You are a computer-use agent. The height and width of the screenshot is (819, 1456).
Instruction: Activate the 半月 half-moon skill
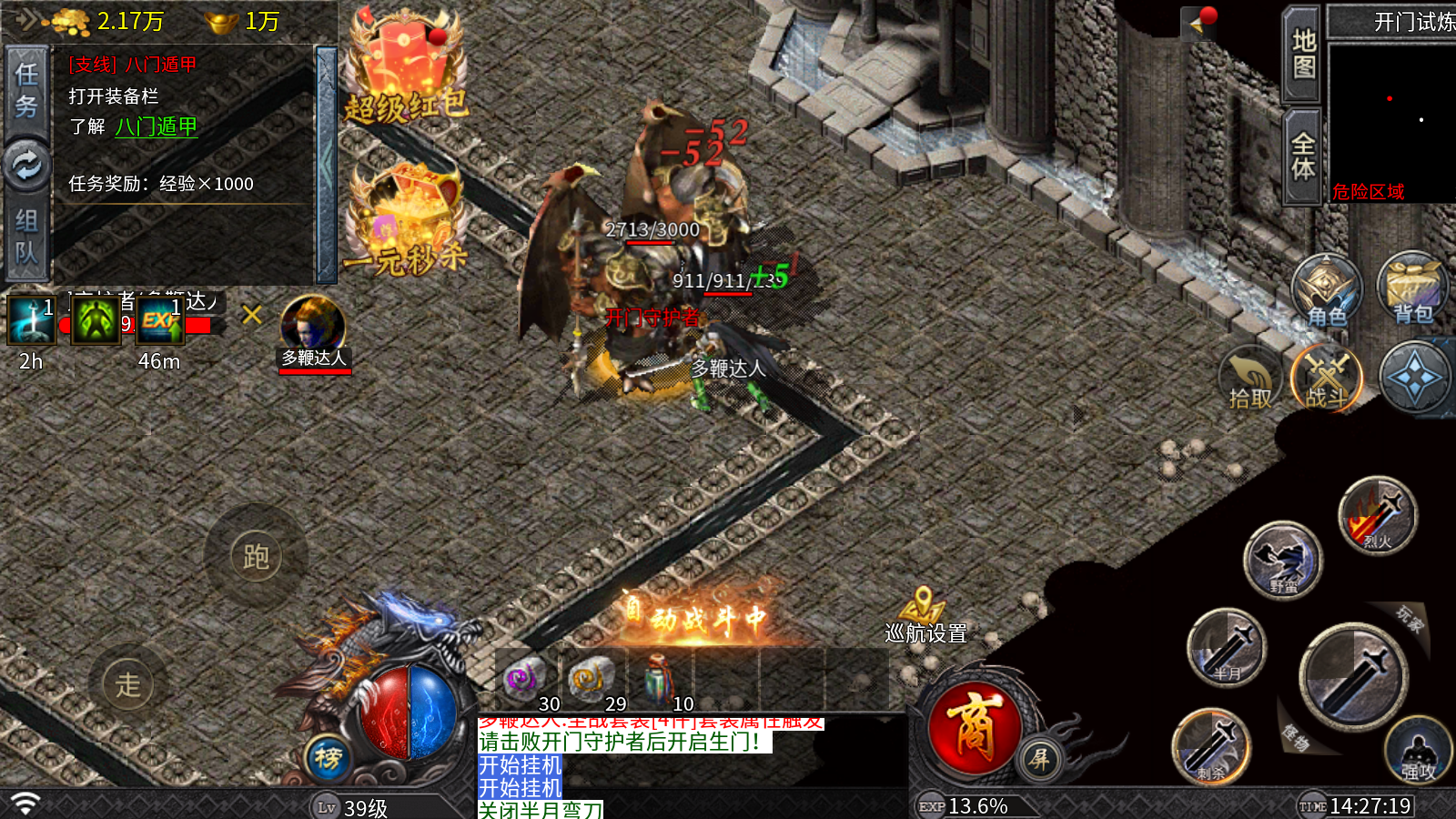[x=1227, y=648]
